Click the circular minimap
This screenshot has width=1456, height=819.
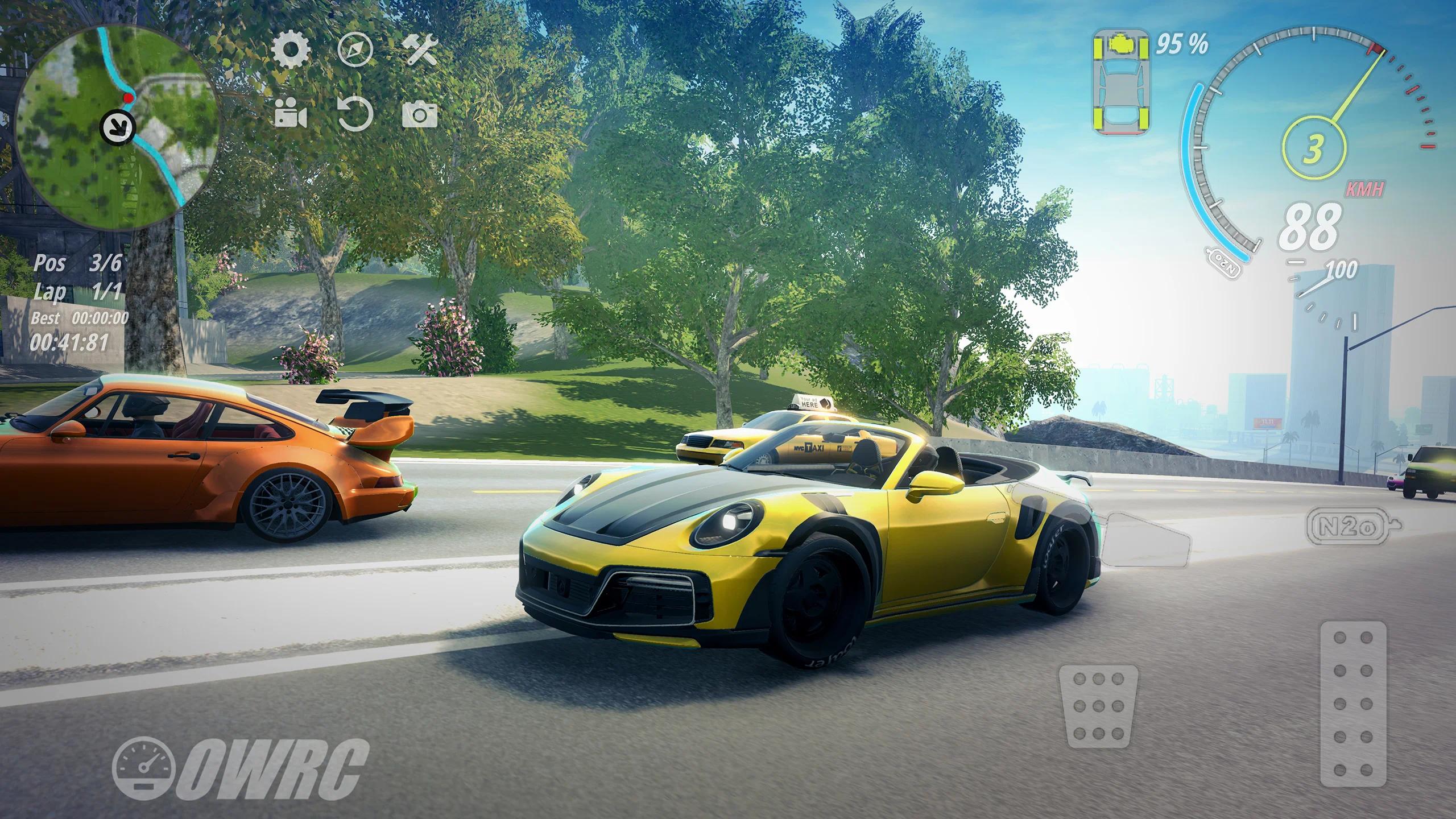[117, 126]
